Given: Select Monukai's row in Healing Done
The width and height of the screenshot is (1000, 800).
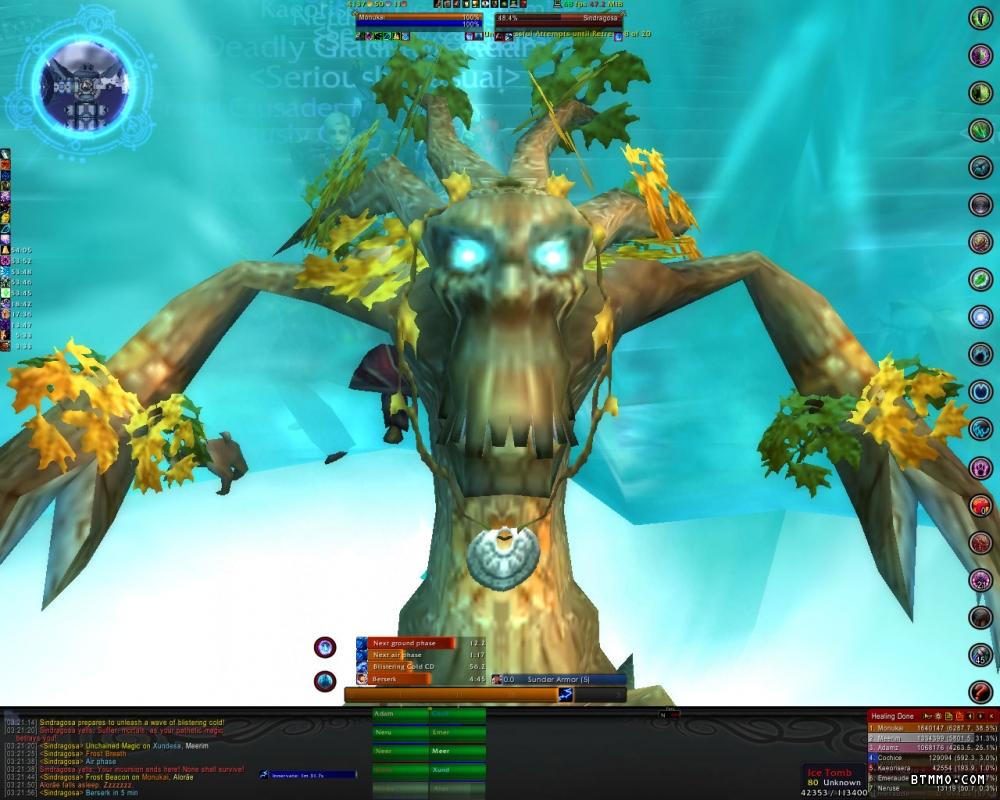Looking at the screenshot, I should click(930, 729).
